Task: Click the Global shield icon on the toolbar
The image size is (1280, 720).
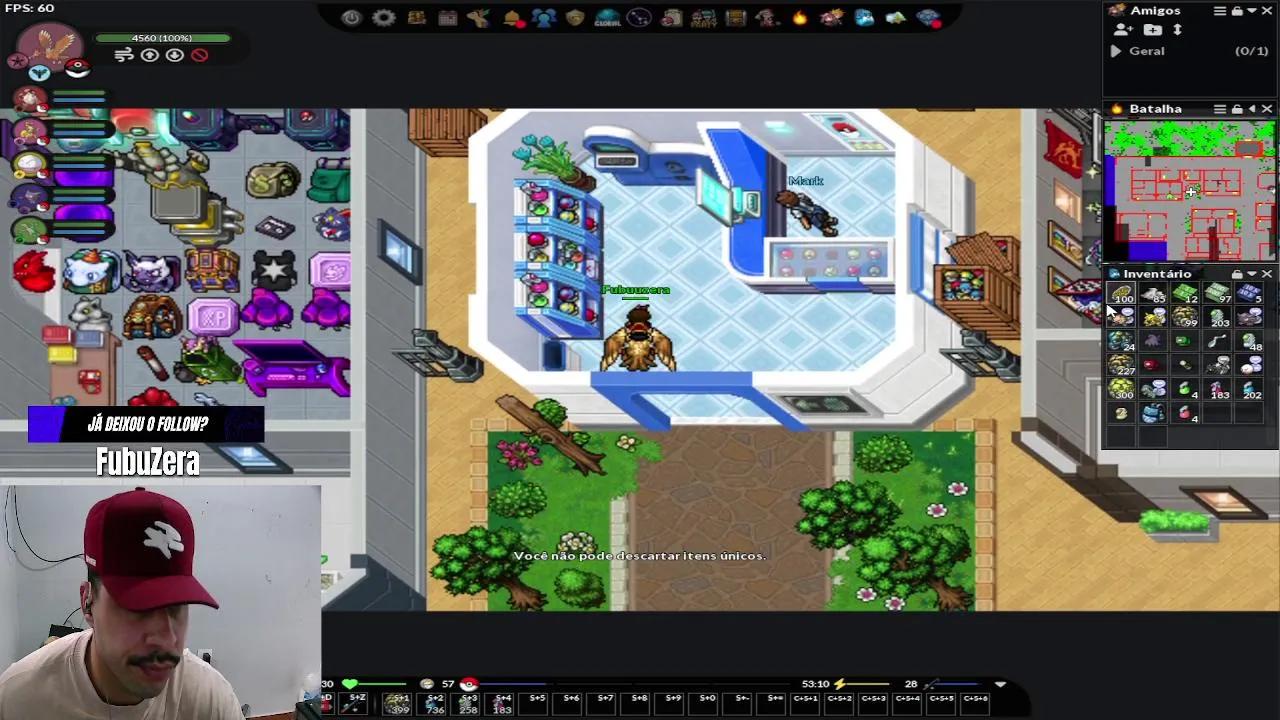Action: (608, 17)
